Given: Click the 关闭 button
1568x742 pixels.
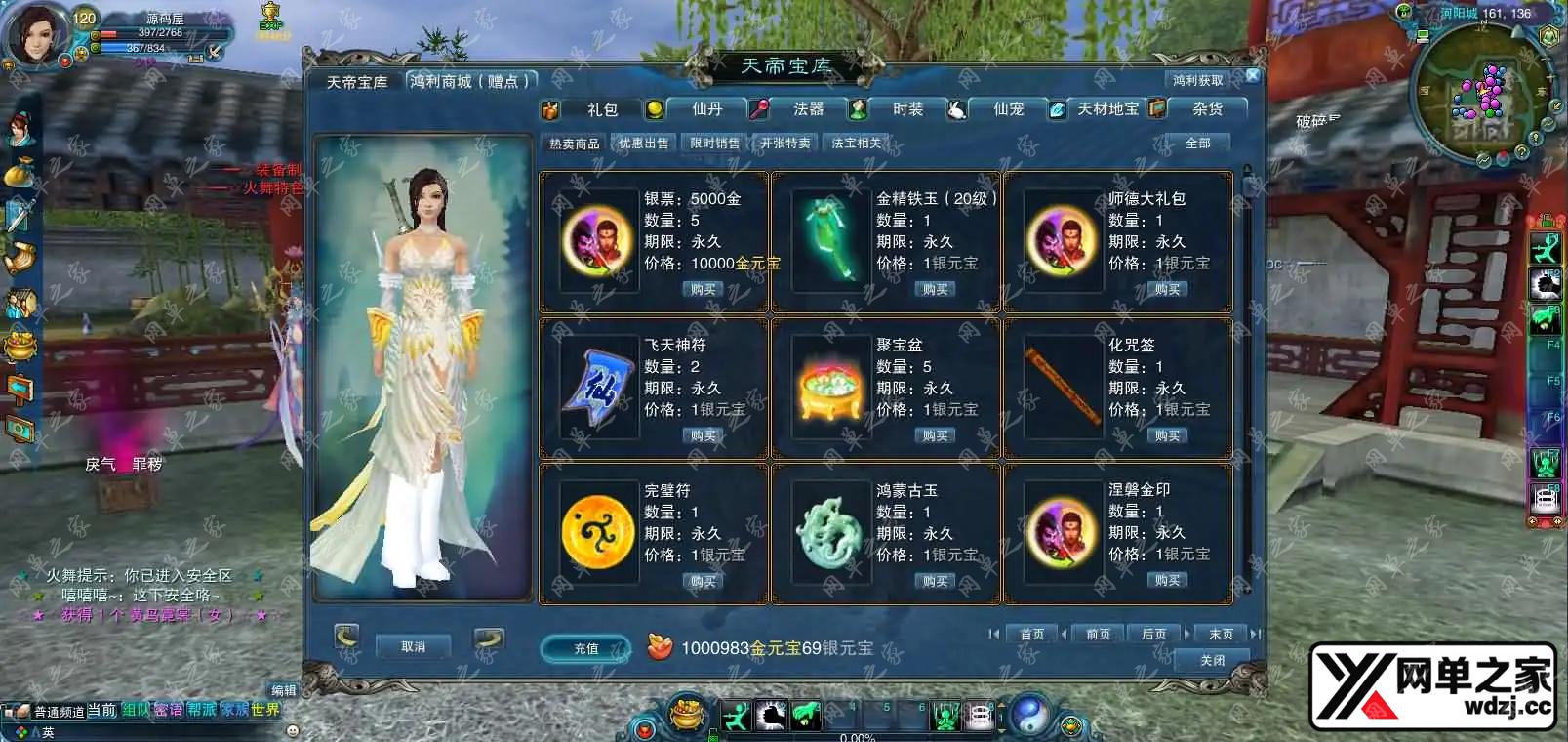Looking at the screenshot, I should coord(1212,661).
